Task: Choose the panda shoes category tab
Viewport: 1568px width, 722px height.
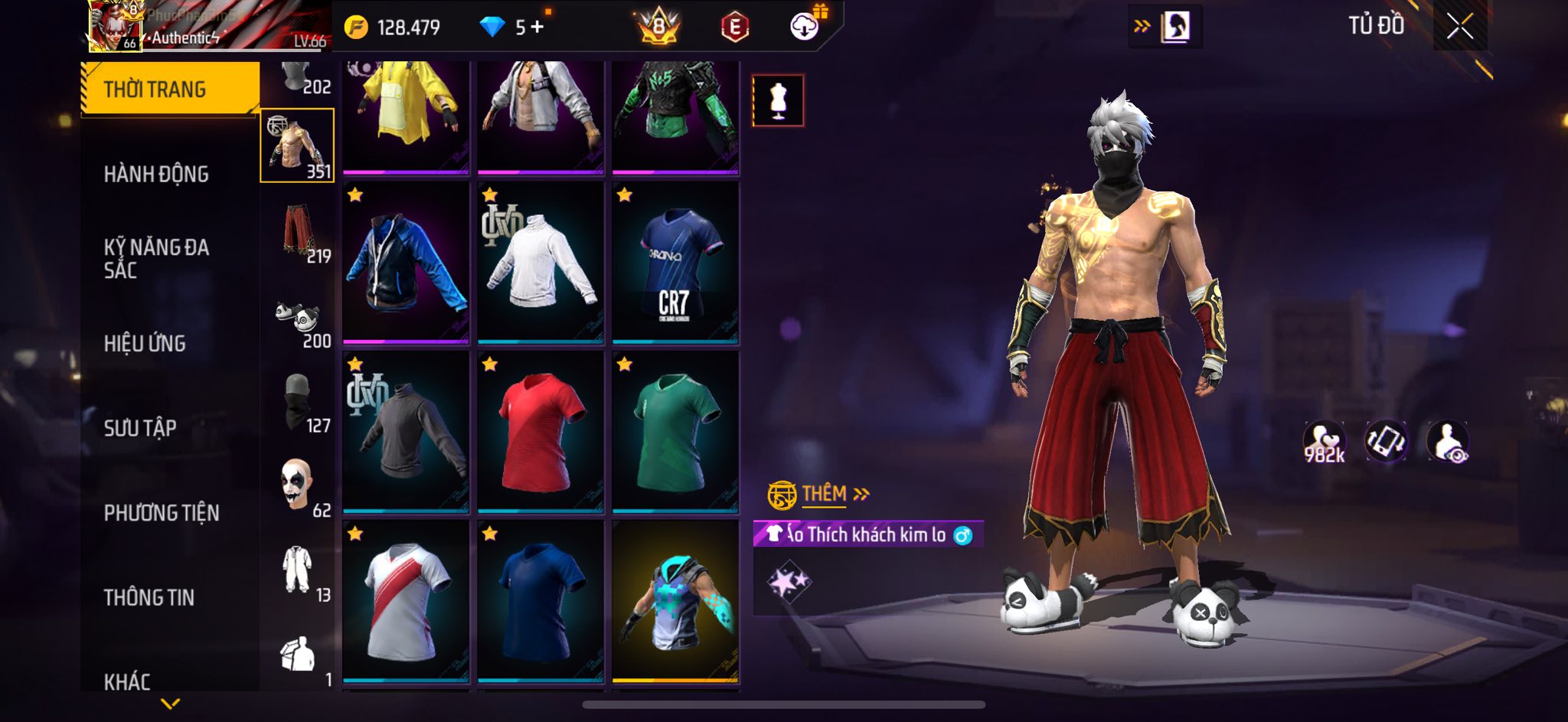Action: (298, 319)
